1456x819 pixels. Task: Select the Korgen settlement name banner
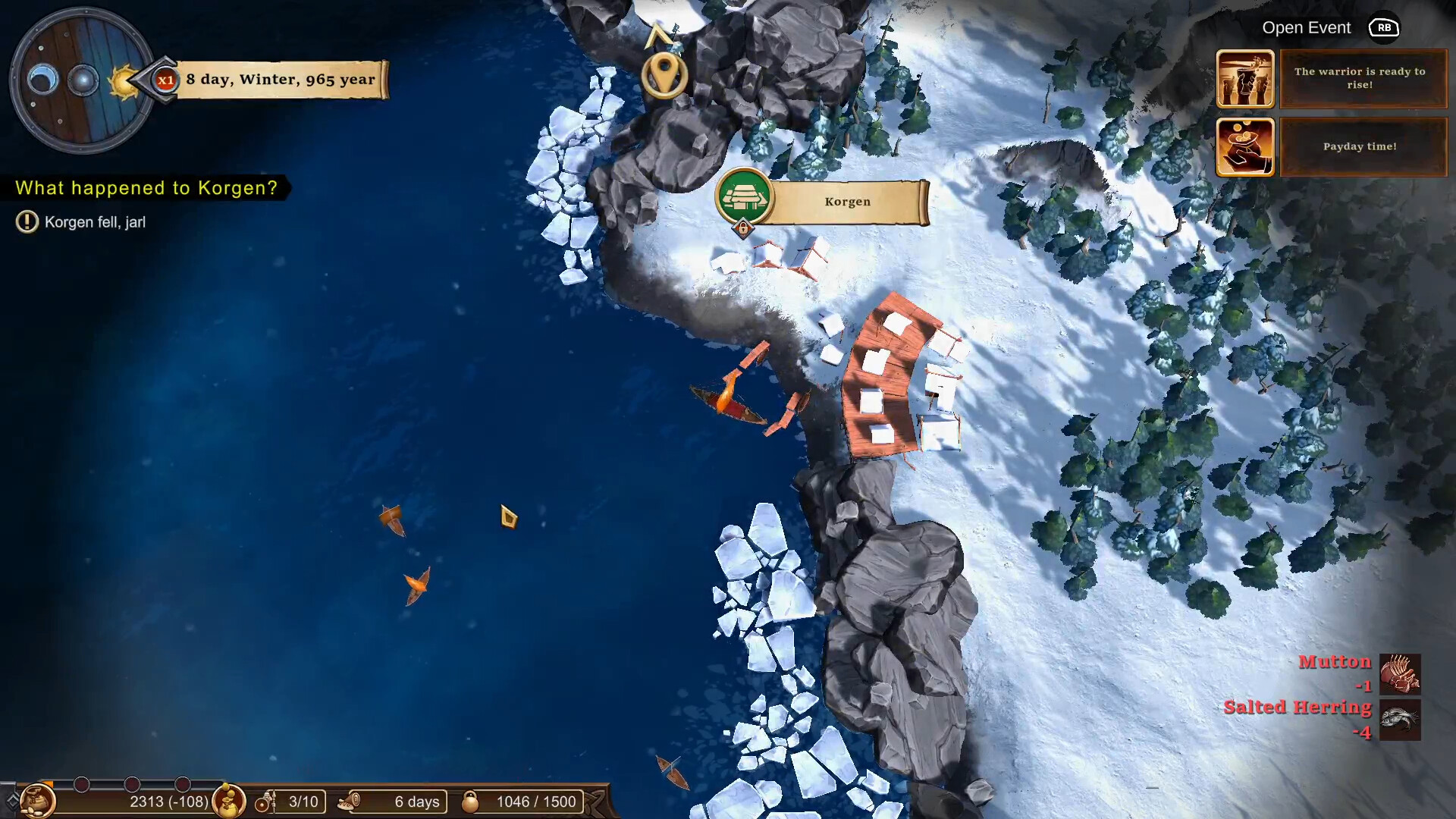[x=847, y=202]
